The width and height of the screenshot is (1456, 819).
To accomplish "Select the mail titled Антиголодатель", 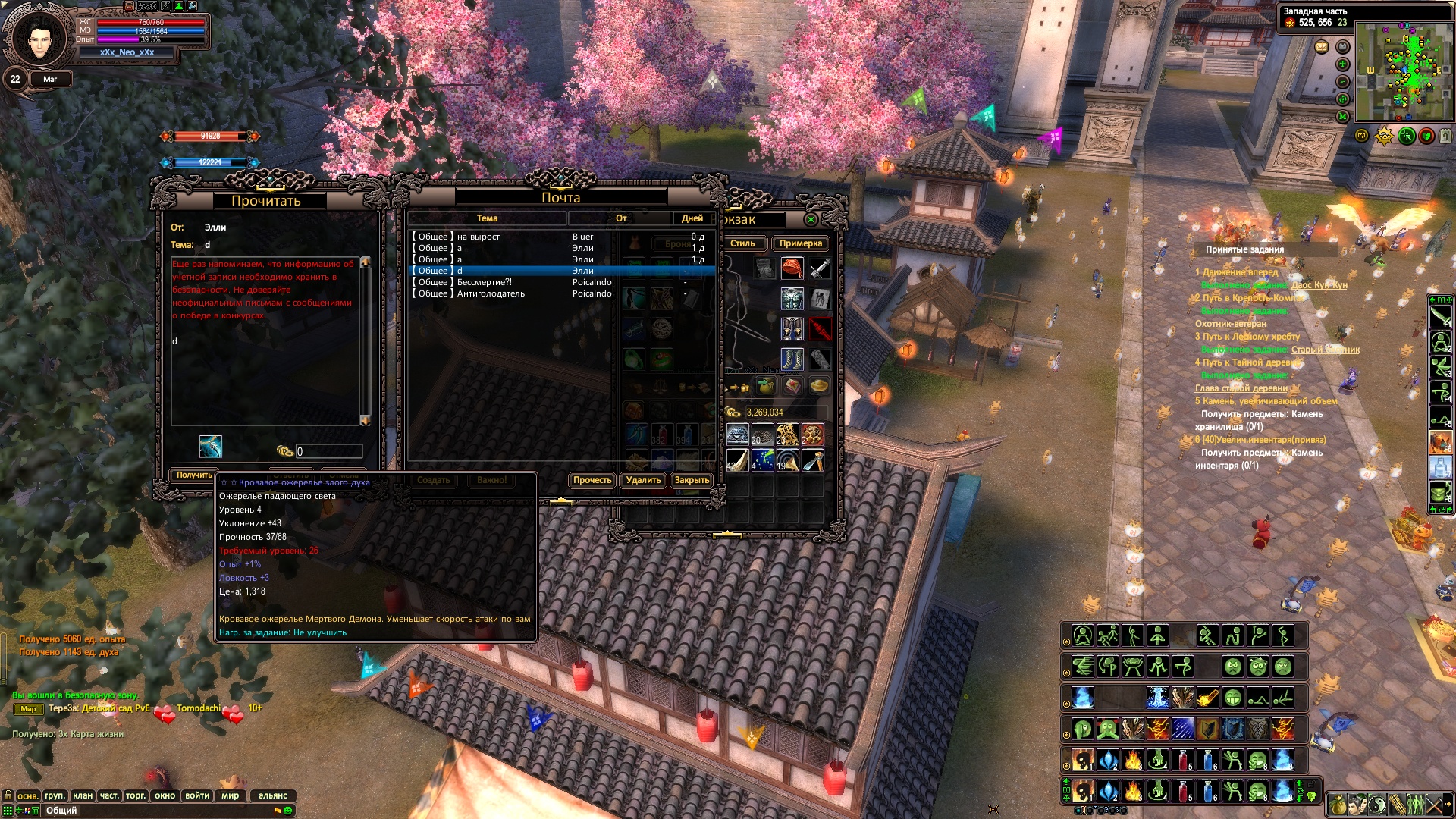I will click(490, 293).
